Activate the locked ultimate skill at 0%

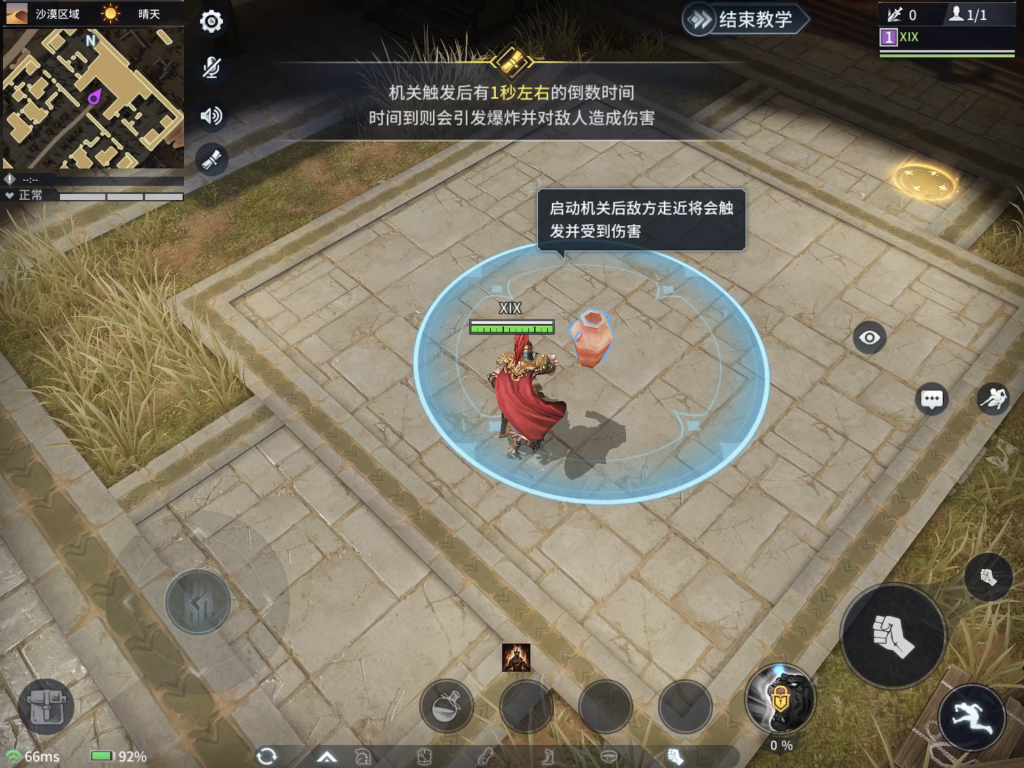pyautogui.click(x=780, y=698)
